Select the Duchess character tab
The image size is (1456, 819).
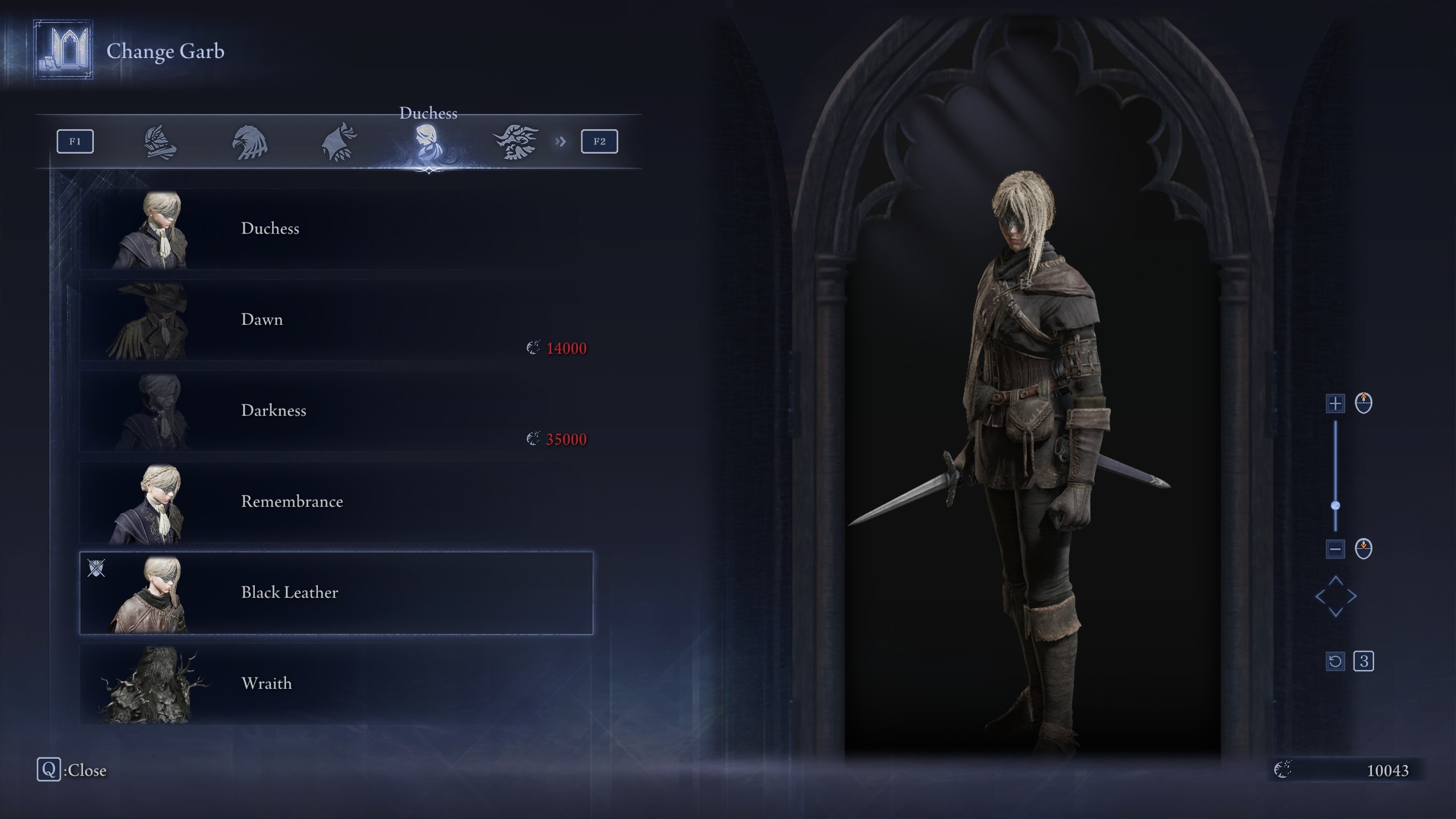[x=428, y=142]
